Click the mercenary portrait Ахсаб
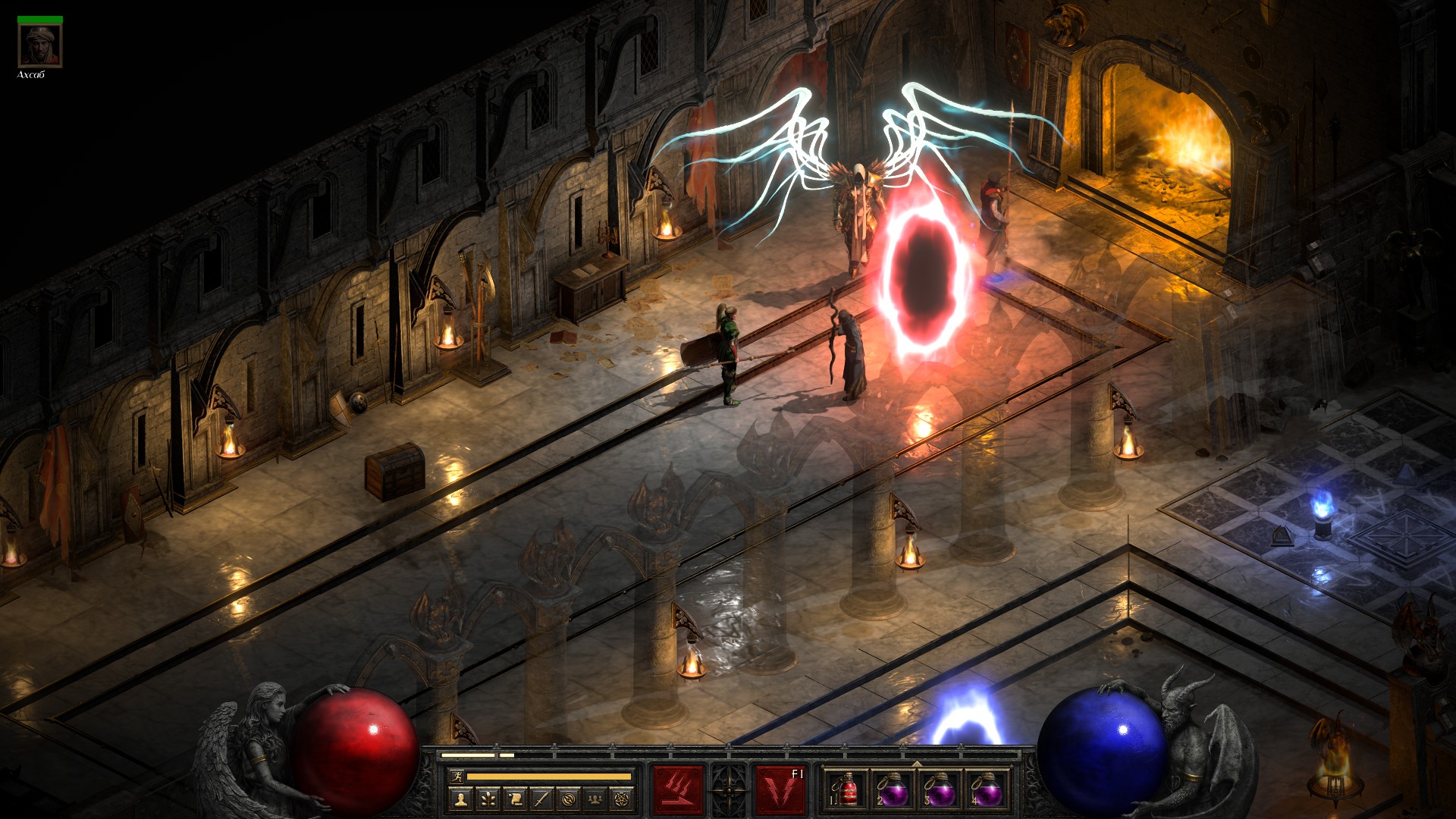1456x819 pixels. point(40,46)
